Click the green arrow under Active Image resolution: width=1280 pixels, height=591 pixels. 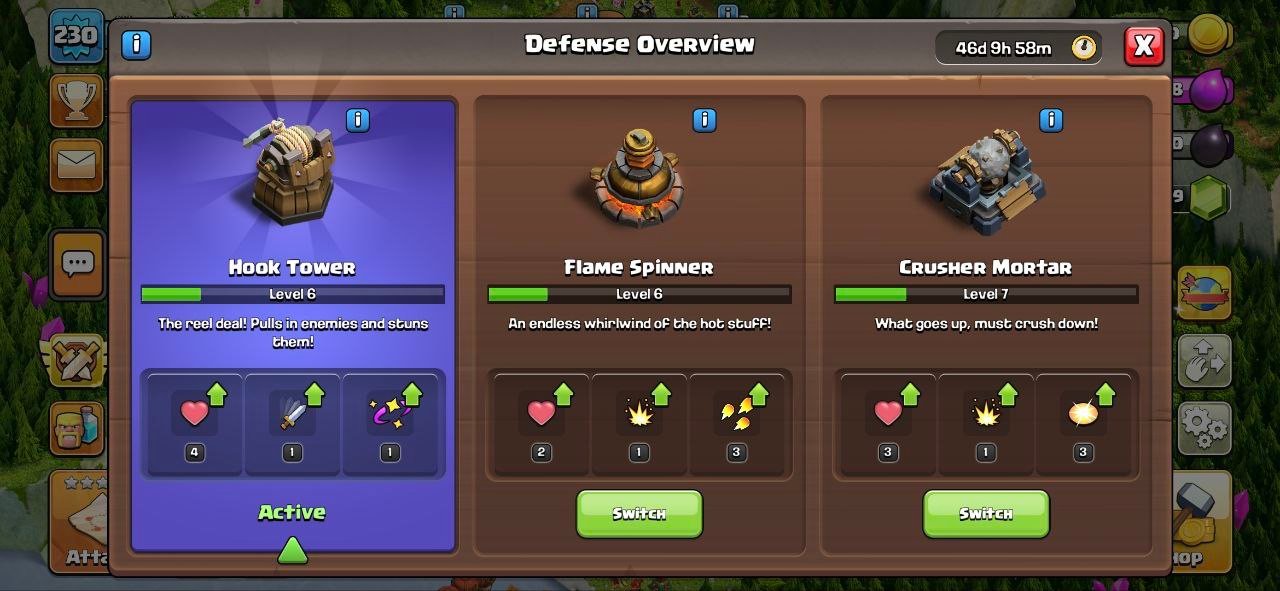point(292,549)
